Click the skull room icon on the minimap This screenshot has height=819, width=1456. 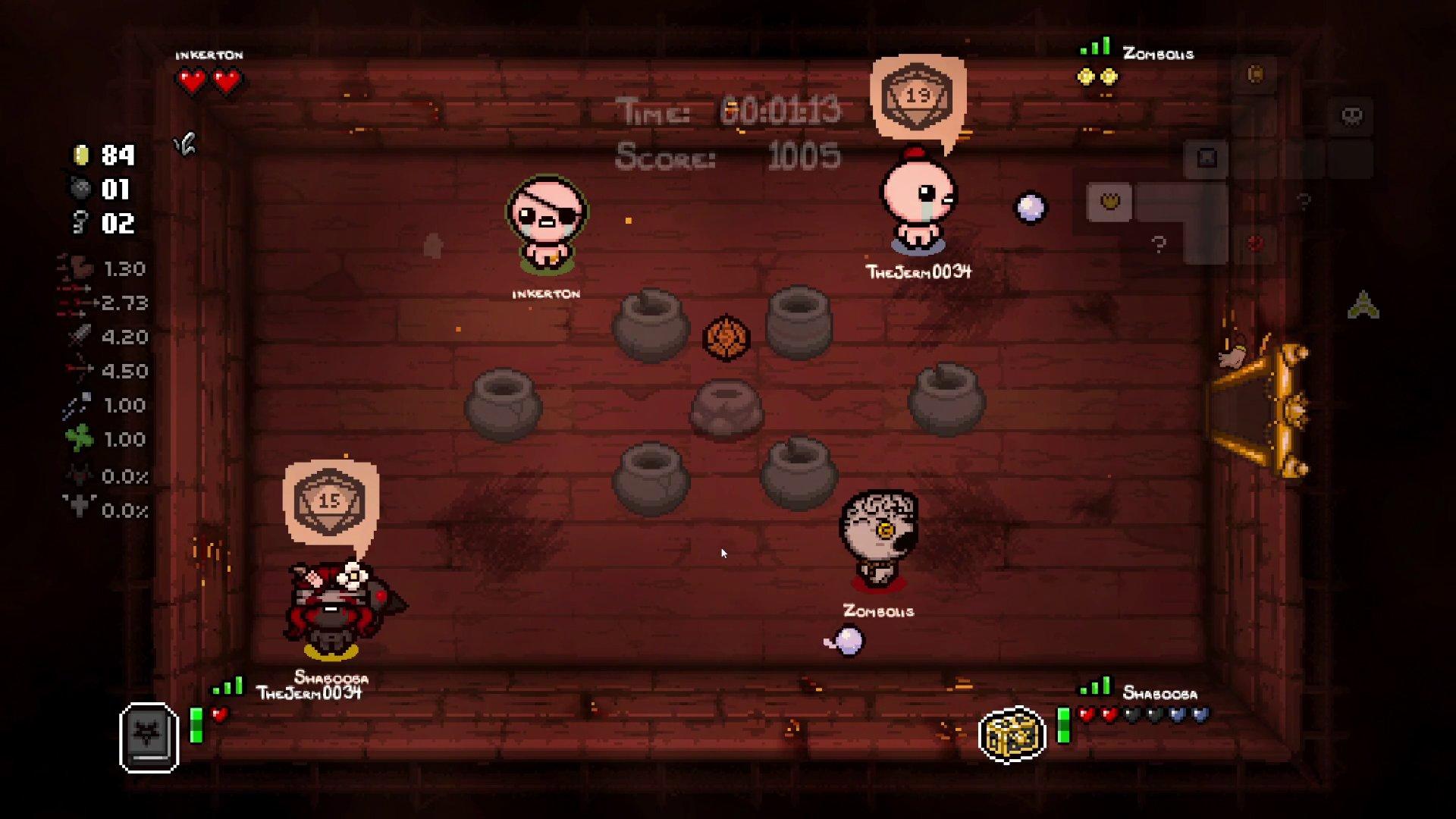pos(1352,116)
